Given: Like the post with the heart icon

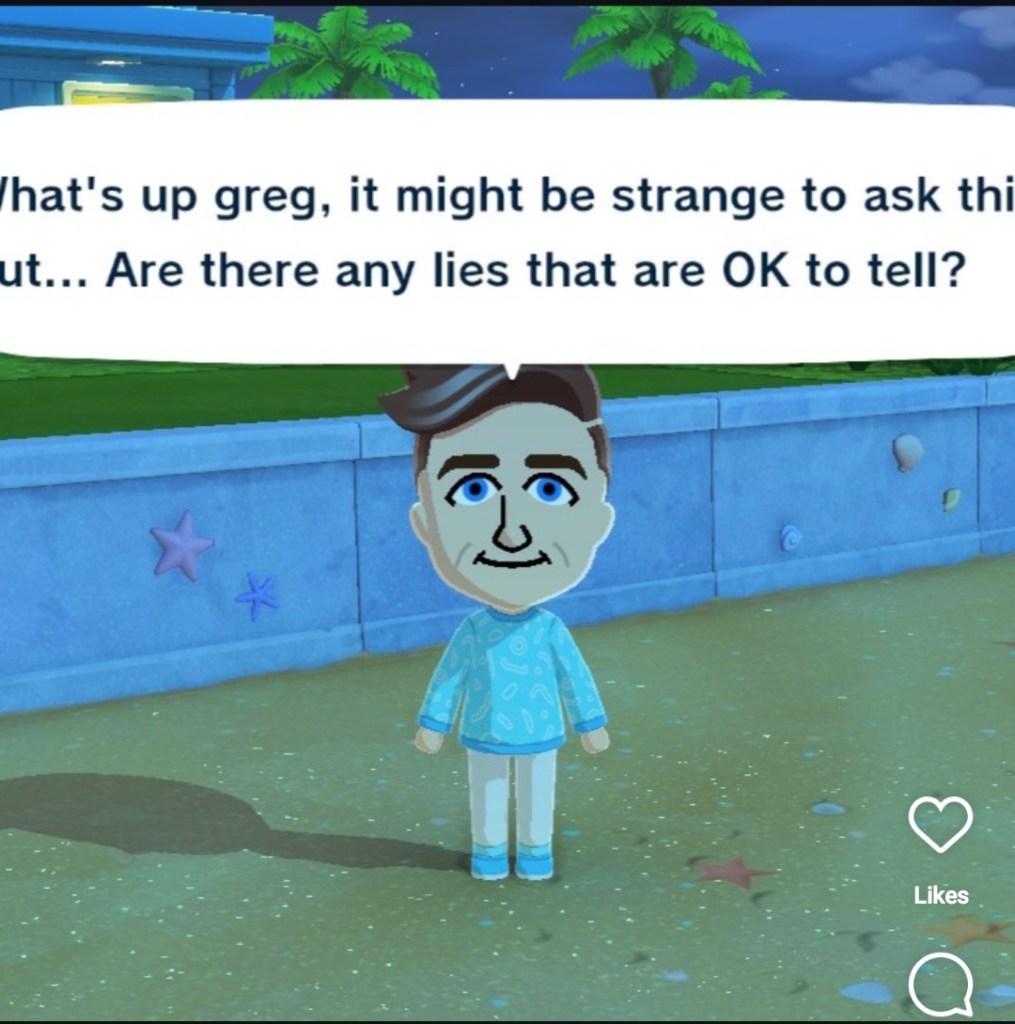Looking at the screenshot, I should 940,826.
